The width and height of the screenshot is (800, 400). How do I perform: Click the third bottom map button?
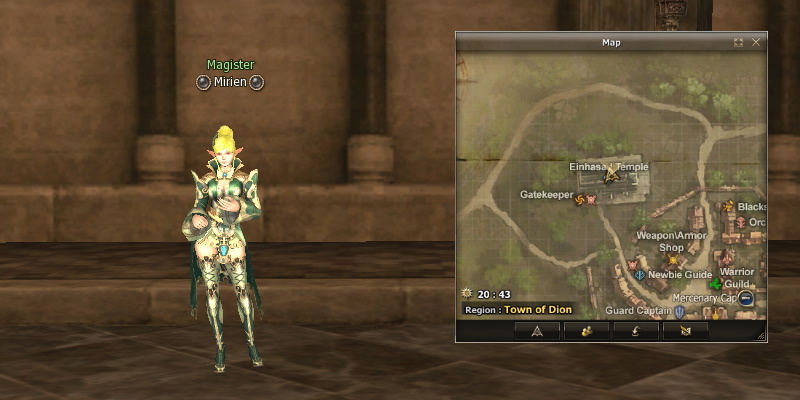(x=636, y=330)
